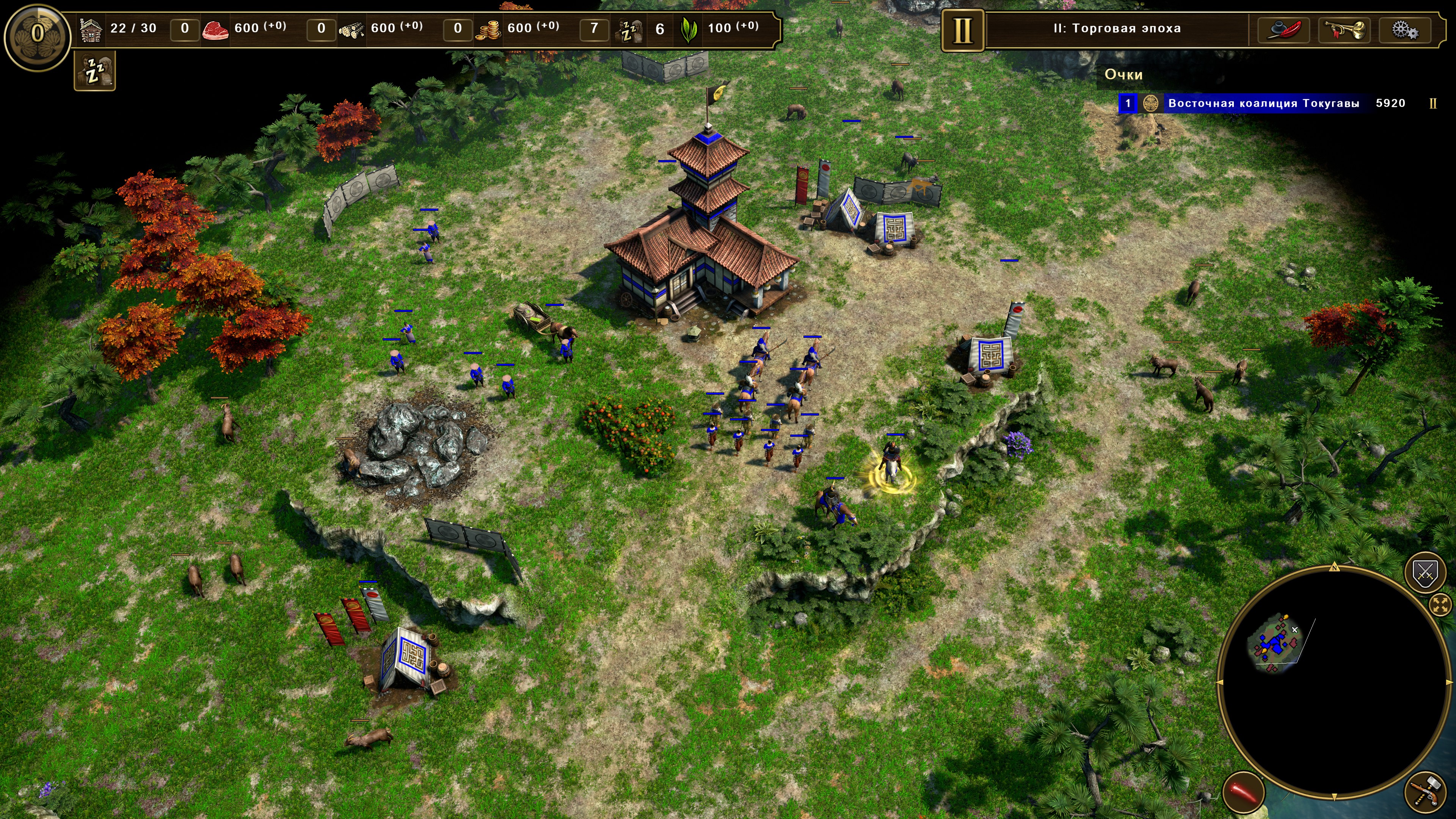Click the age II roman numeral emblem
The height and width of the screenshot is (819, 1456).
pyautogui.click(x=962, y=30)
